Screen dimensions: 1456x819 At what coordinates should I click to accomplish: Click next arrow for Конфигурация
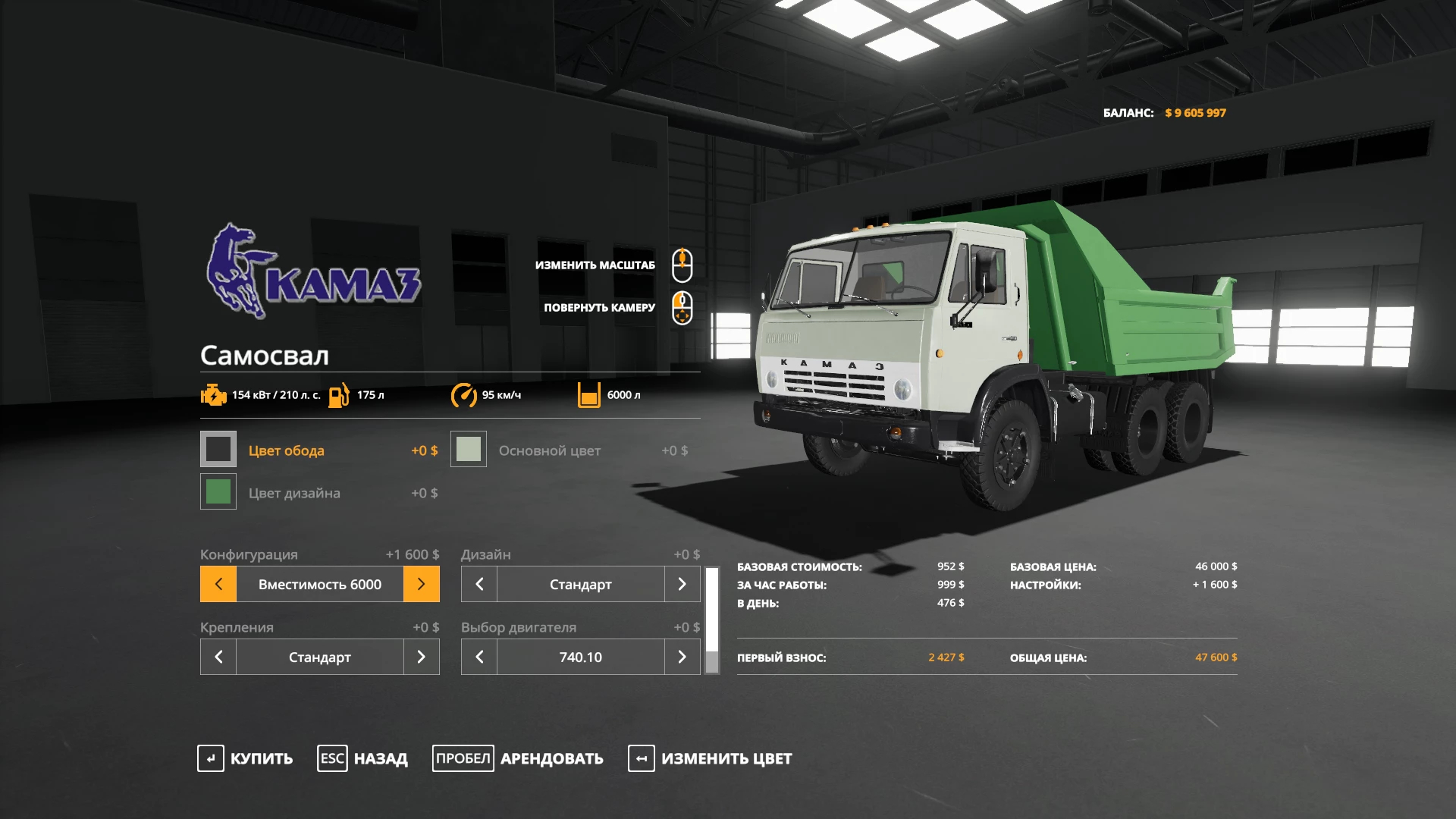click(422, 584)
